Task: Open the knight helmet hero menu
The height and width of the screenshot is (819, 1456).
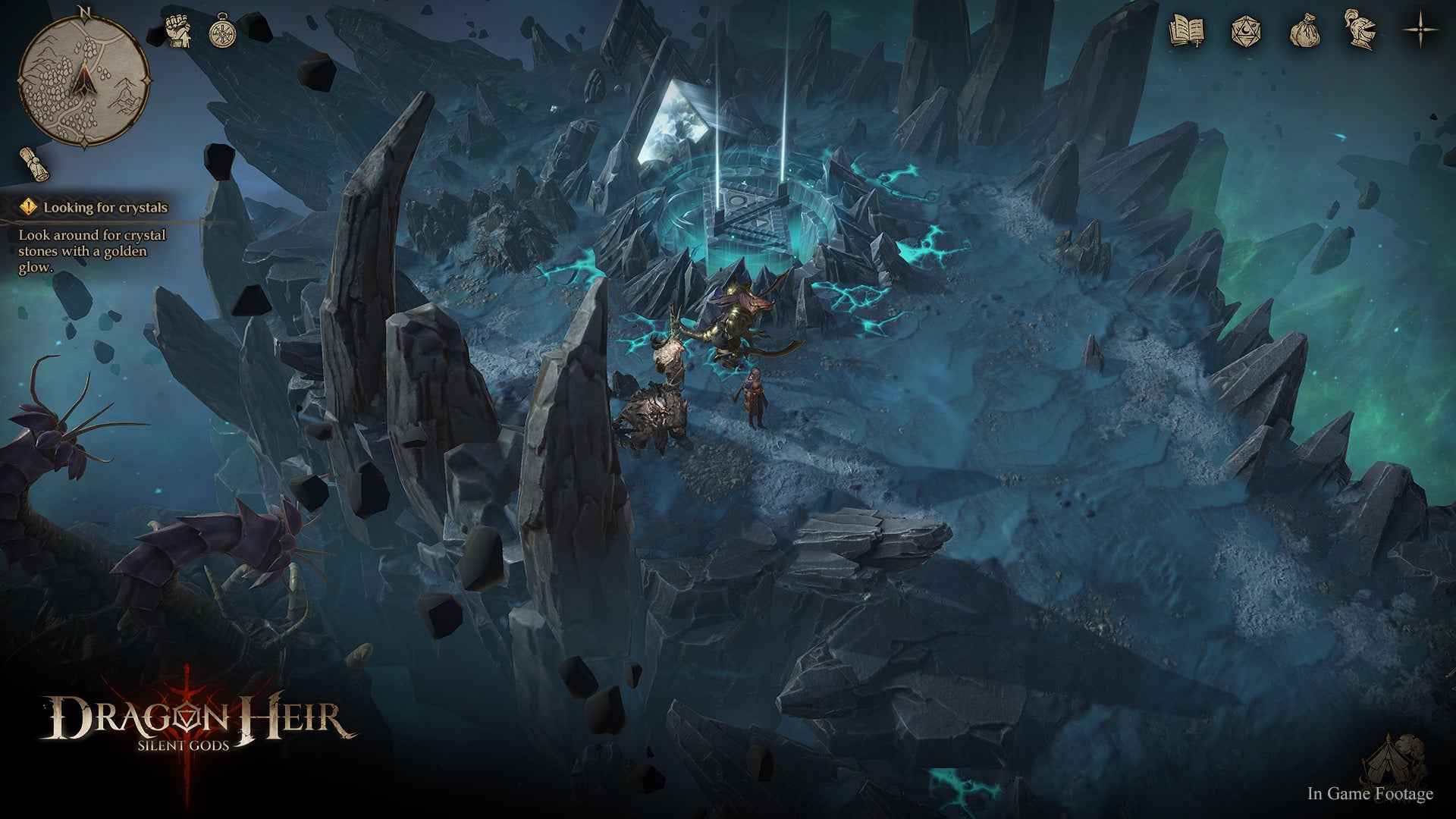Action: click(1360, 30)
